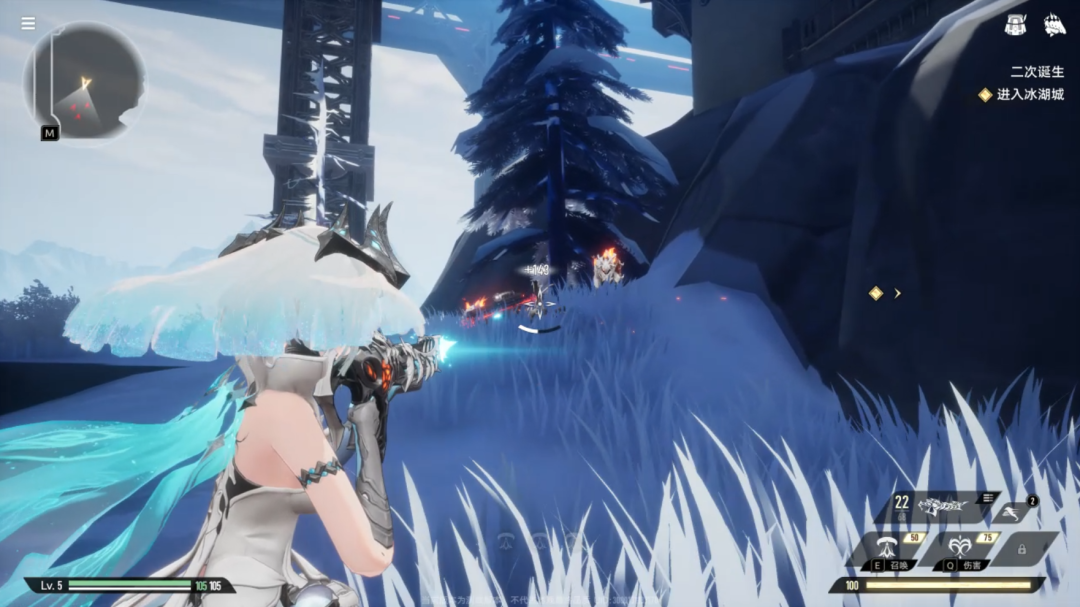Open the backpack icon at the top

point(1016,25)
